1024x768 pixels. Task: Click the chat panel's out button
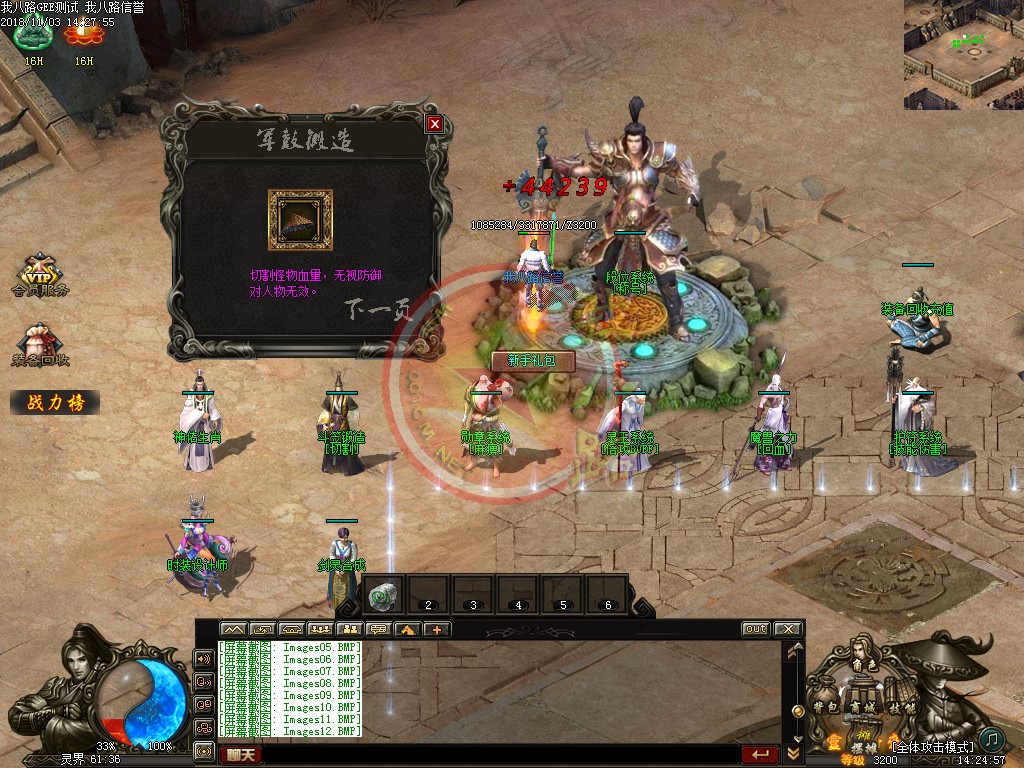(x=755, y=629)
